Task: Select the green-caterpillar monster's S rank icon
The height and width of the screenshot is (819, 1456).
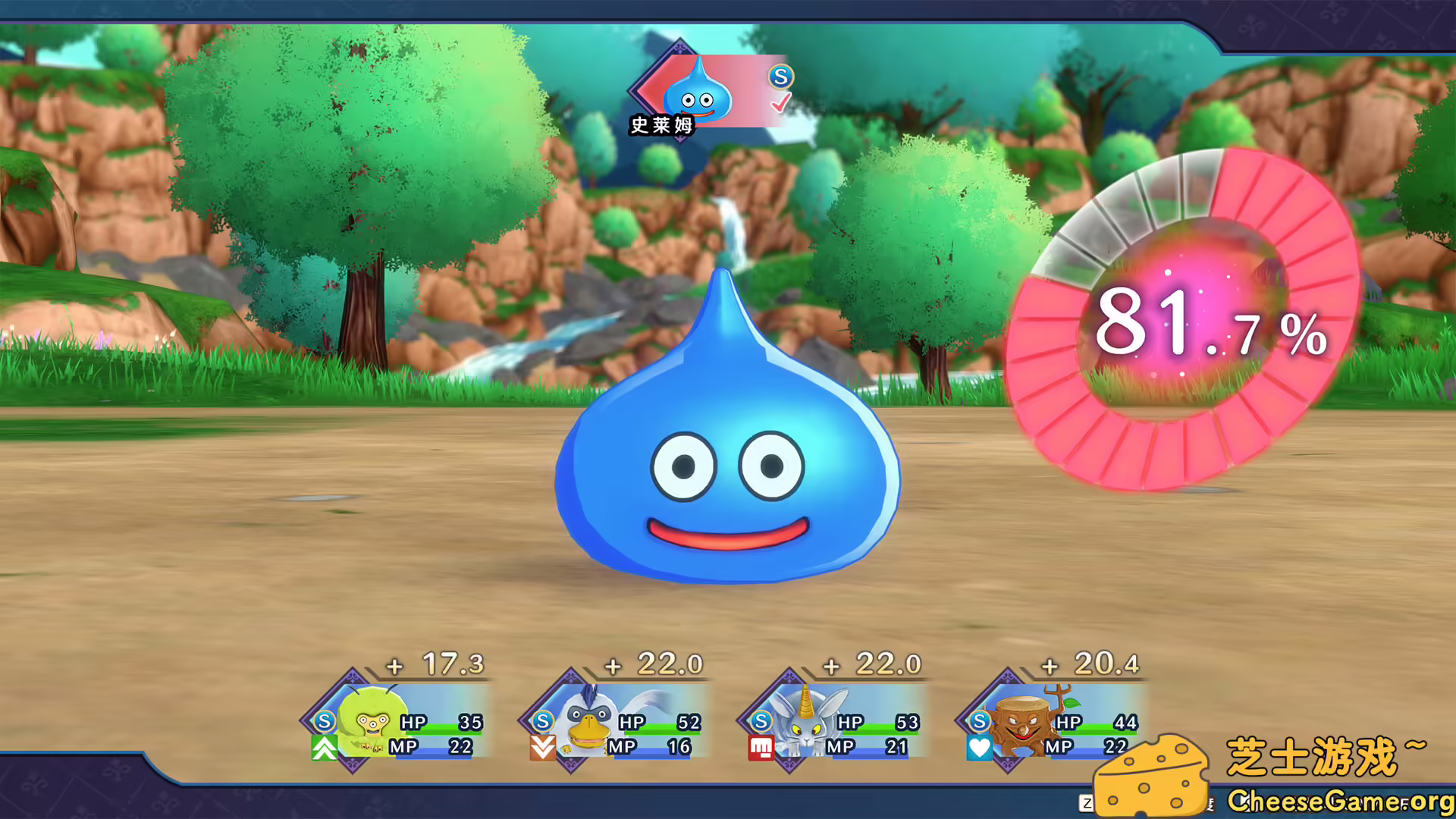Action: pos(323,722)
